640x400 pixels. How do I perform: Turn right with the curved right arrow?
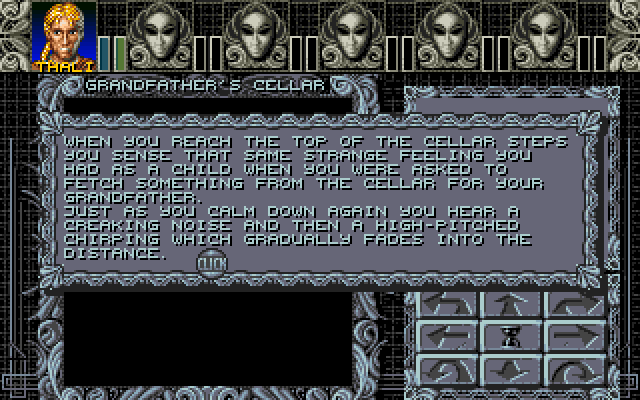(573, 303)
